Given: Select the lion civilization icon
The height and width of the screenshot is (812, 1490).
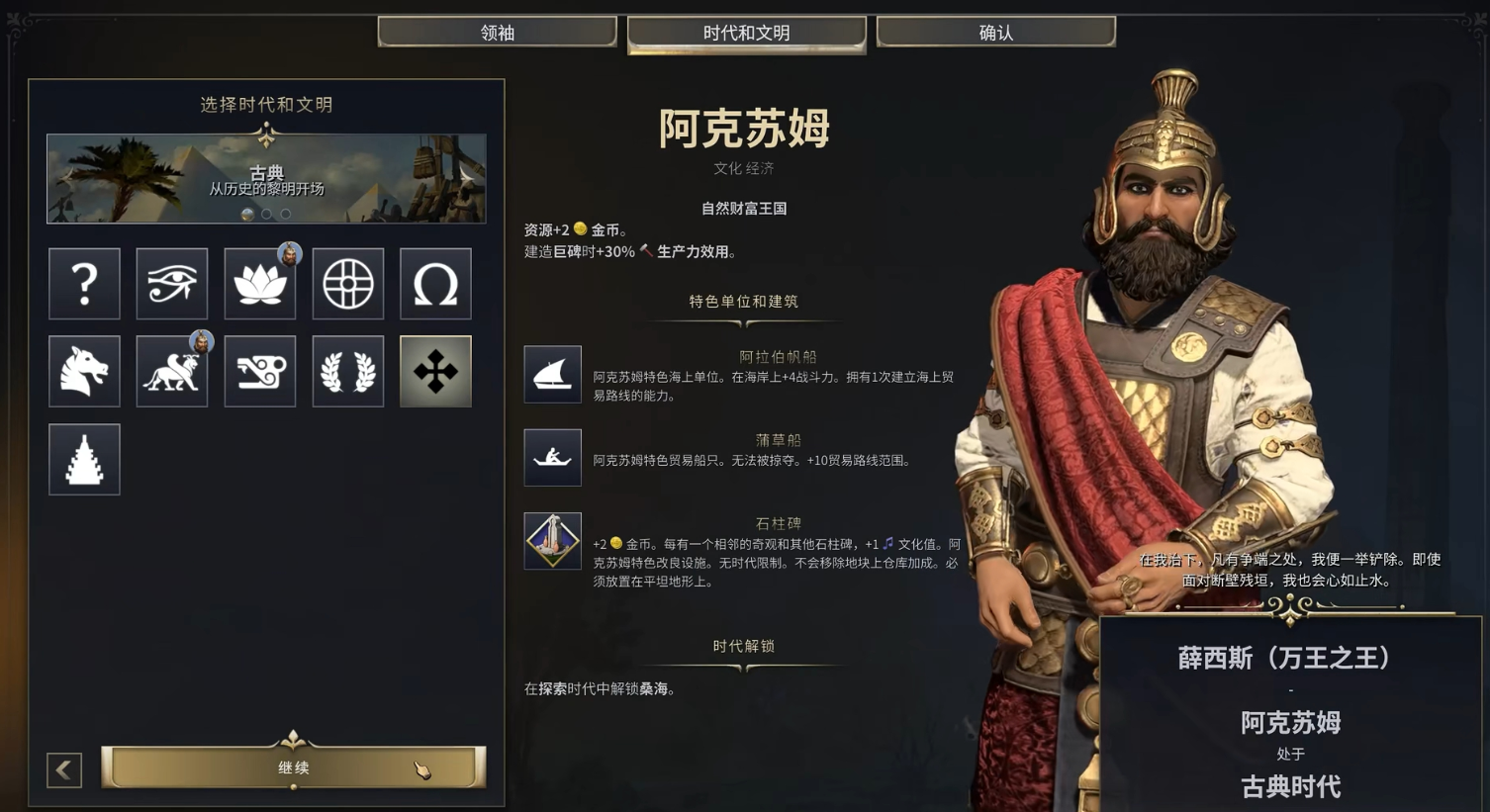Looking at the screenshot, I should (x=172, y=371).
